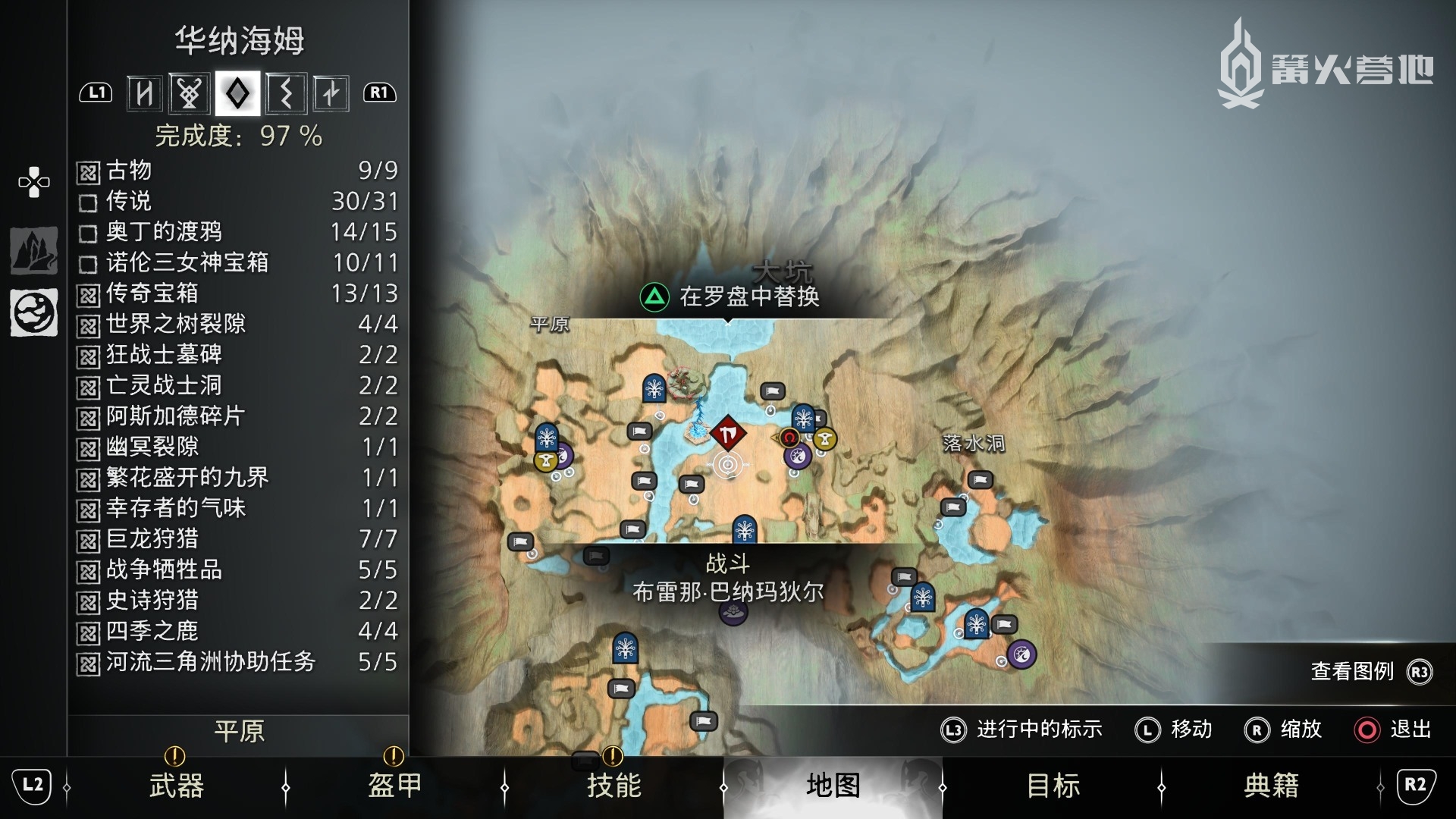
Task: Select the 技能 tab
Action: coord(613,785)
